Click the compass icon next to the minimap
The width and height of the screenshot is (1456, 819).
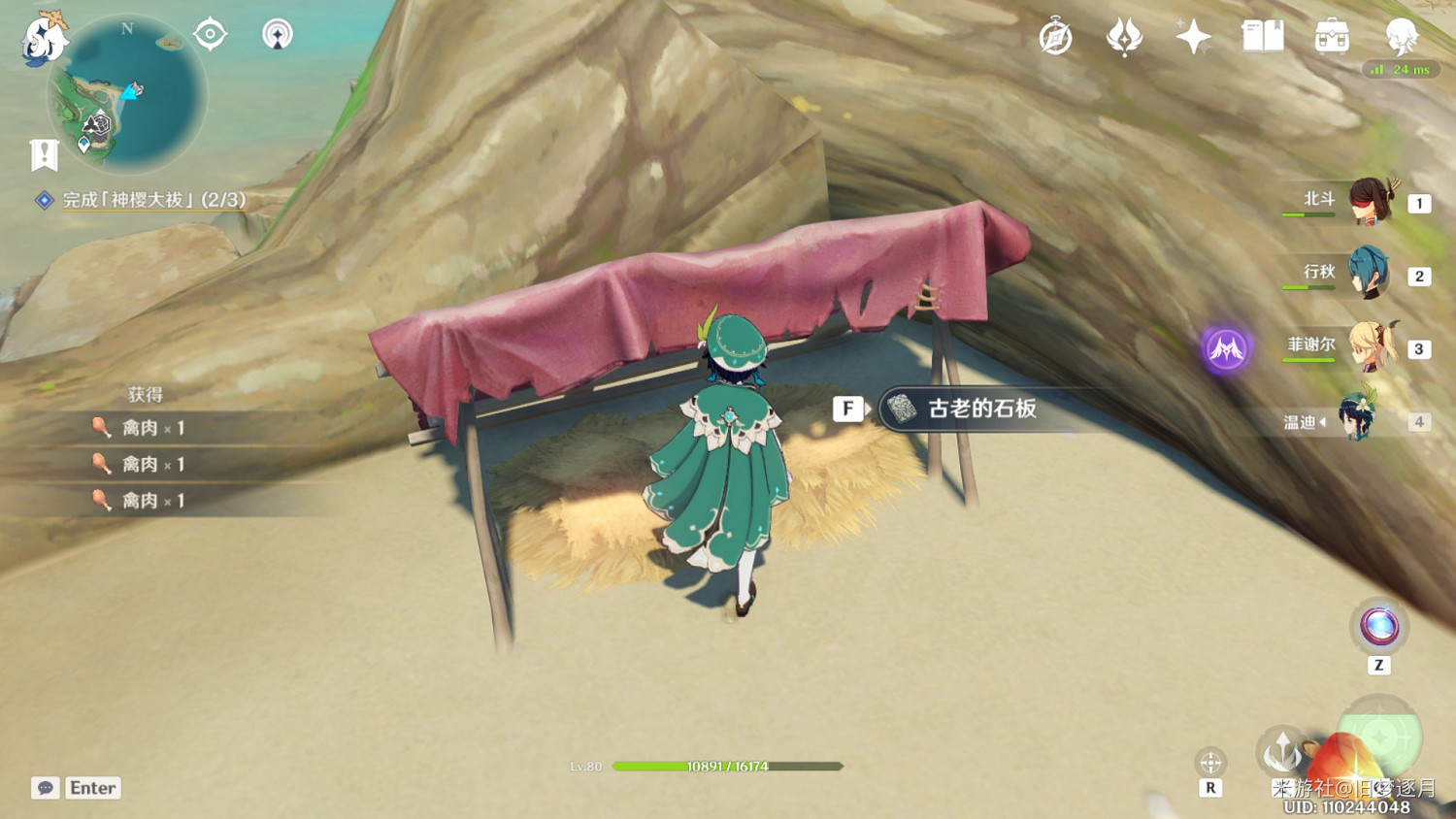pyautogui.click(x=209, y=33)
